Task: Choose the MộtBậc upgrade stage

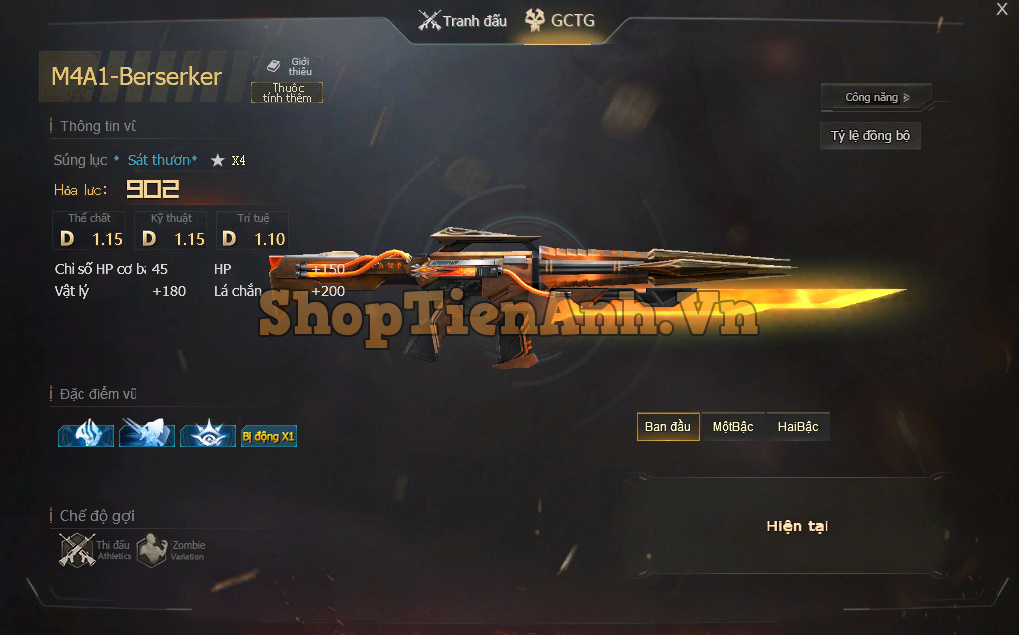Action: 732,427
